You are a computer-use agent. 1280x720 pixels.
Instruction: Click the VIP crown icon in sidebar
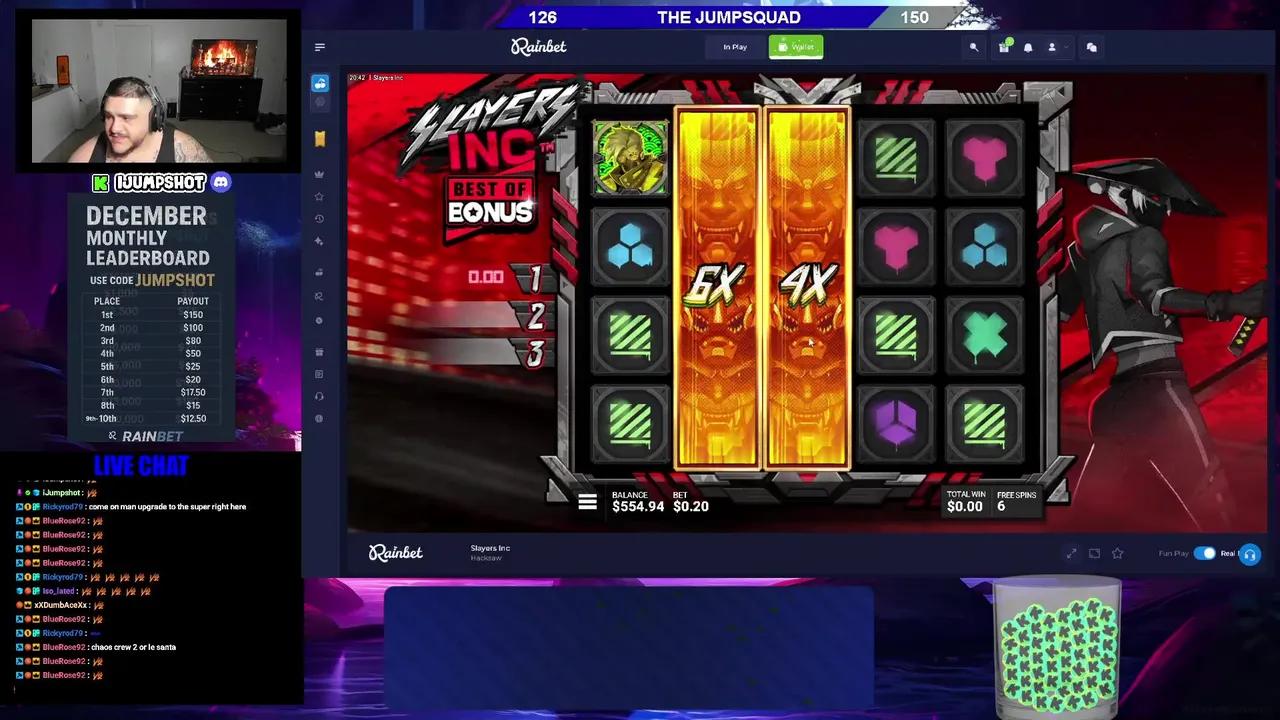pos(320,172)
